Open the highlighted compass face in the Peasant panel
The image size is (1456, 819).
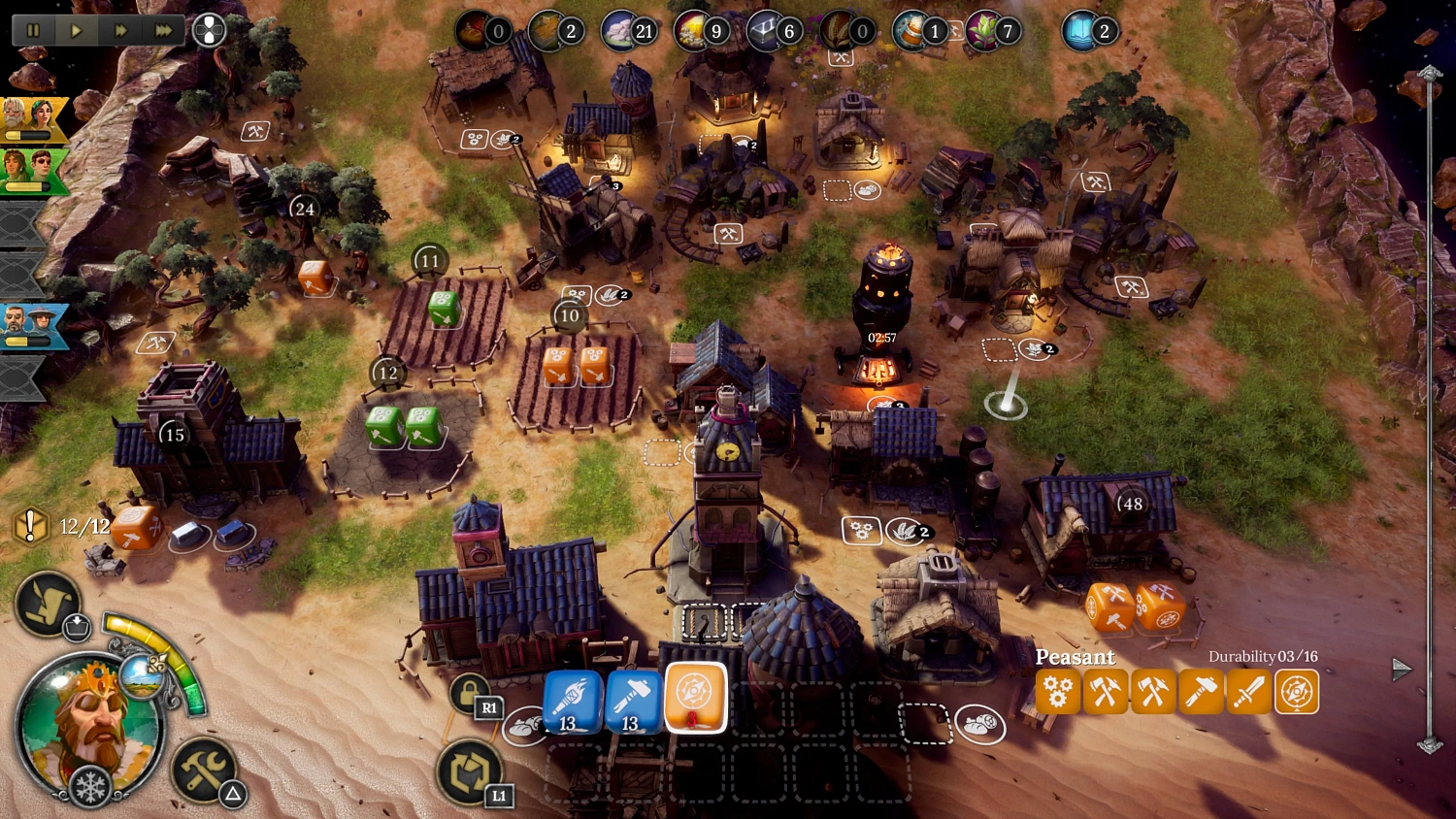pyautogui.click(x=1297, y=692)
